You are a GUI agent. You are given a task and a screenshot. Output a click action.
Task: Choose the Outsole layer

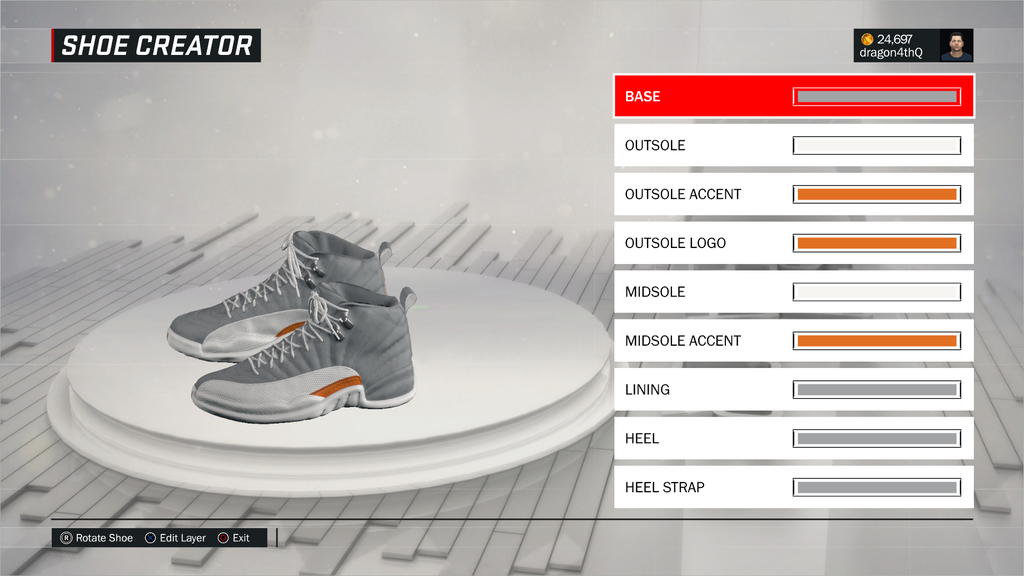(793, 146)
